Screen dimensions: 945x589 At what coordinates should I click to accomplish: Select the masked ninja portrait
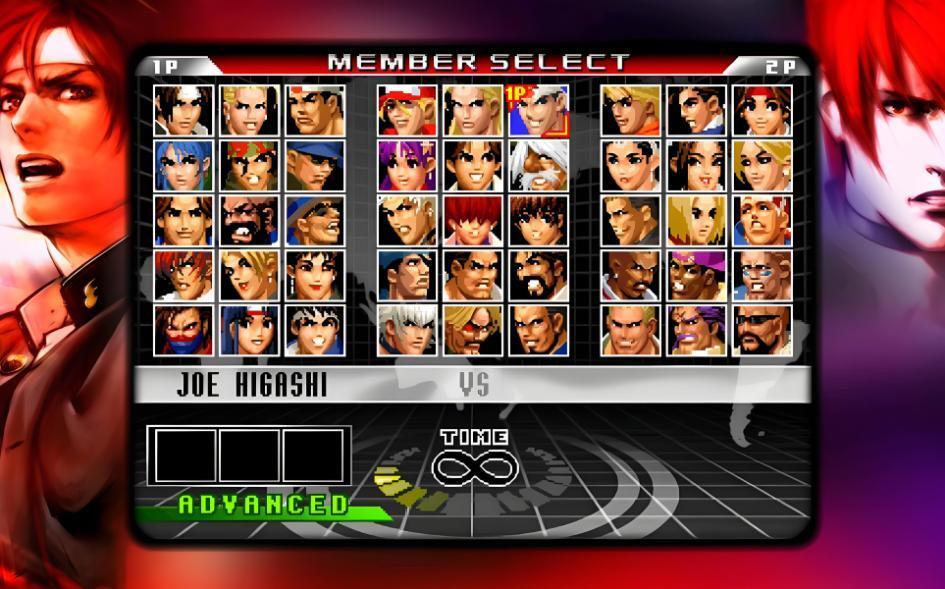(184, 330)
